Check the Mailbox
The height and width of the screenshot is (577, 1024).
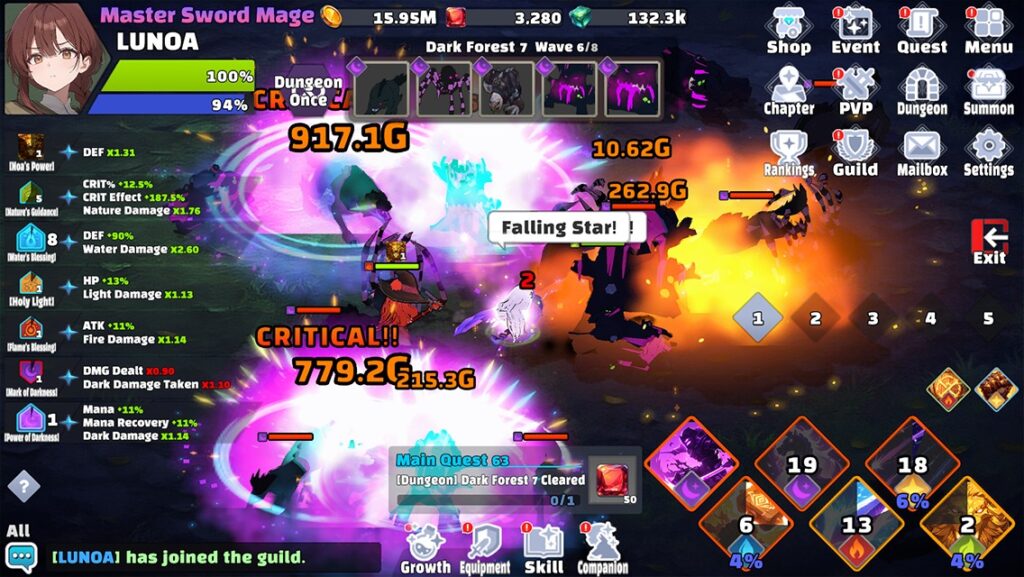(x=921, y=152)
